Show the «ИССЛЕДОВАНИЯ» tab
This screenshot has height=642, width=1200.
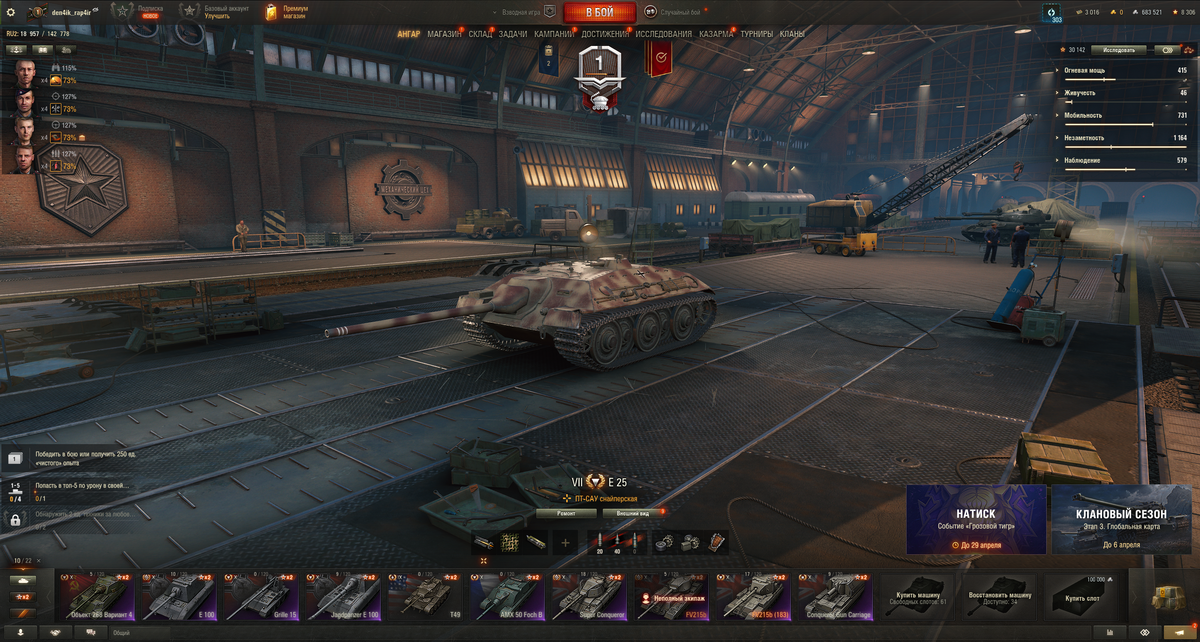[x=664, y=34]
